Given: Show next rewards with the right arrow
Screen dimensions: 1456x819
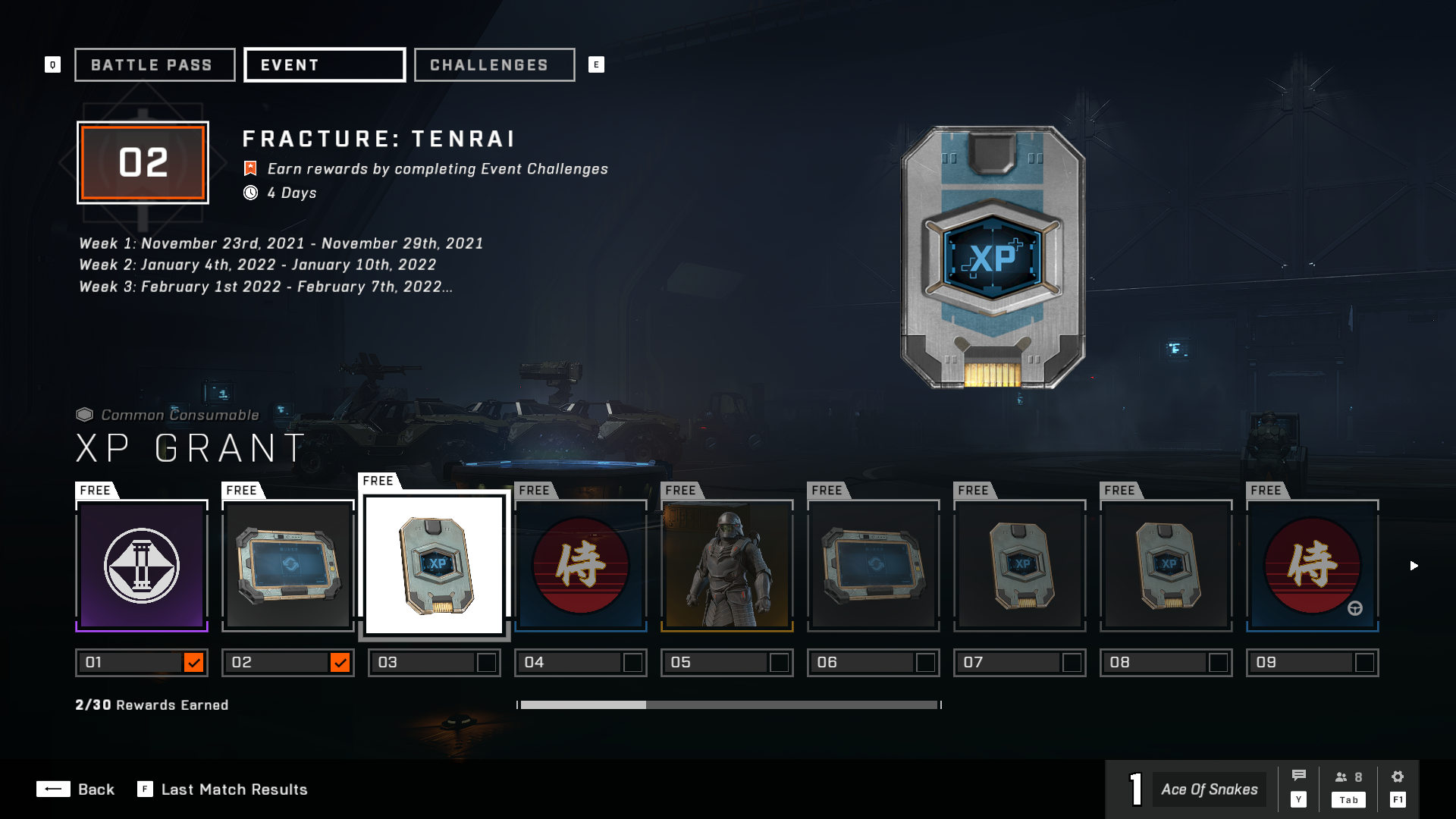Looking at the screenshot, I should 1414,566.
